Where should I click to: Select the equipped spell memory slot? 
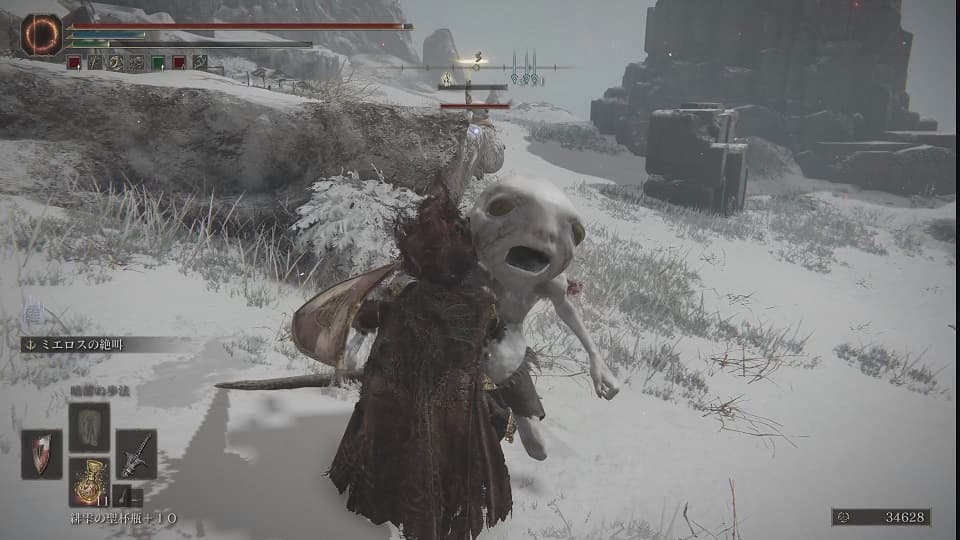(89, 427)
